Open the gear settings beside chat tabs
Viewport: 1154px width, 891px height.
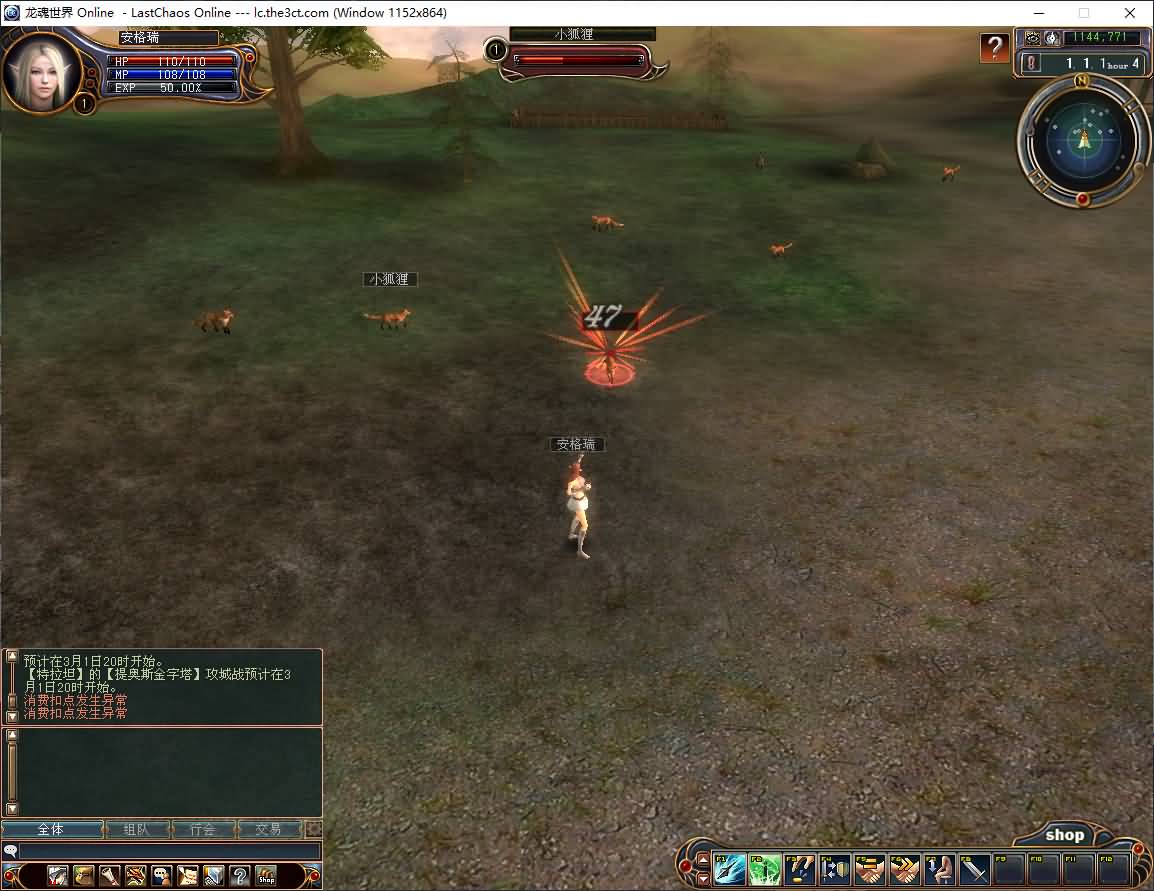tap(313, 830)
